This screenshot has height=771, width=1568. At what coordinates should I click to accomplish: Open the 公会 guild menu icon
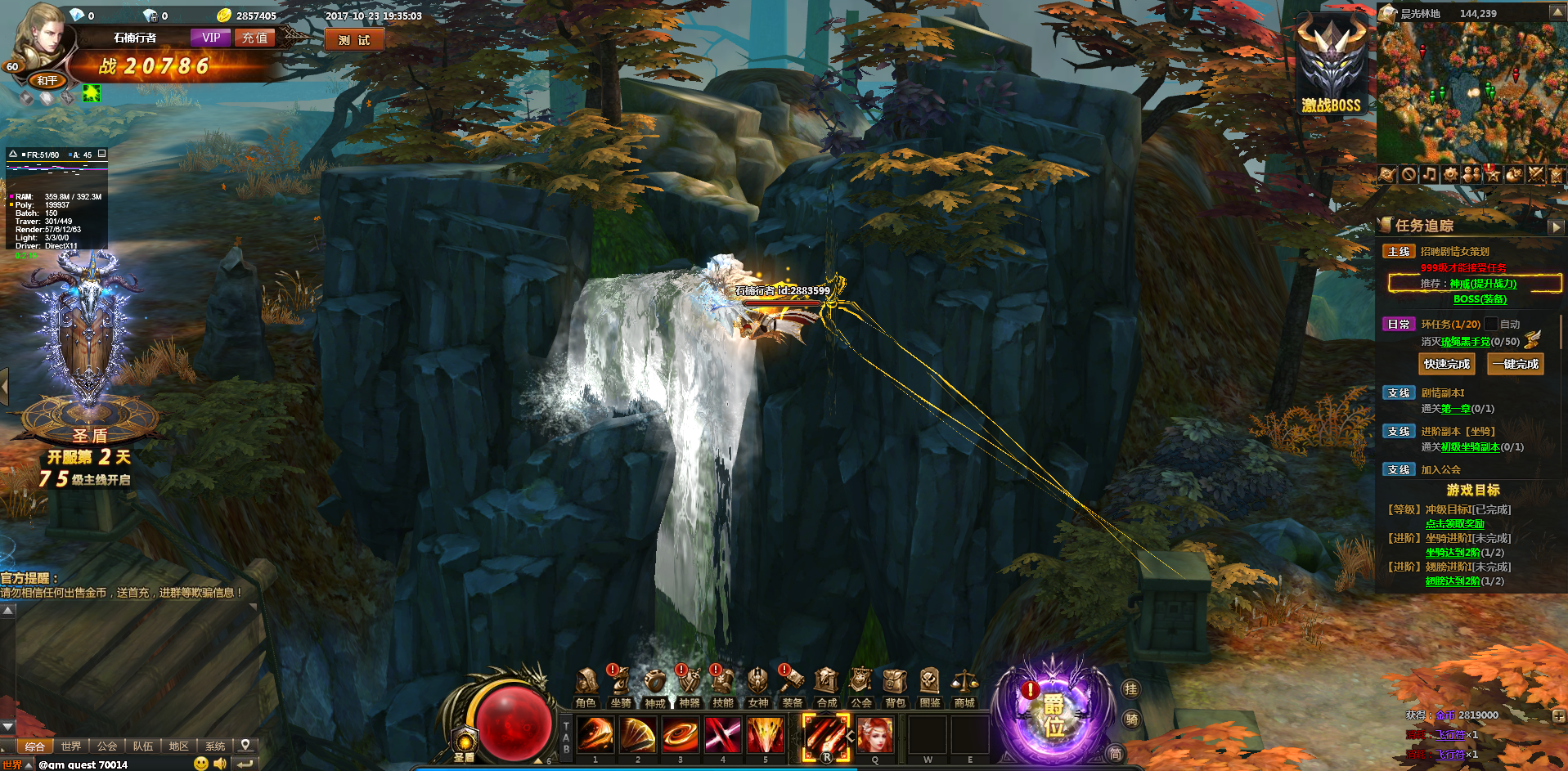[x=860, y=688]
